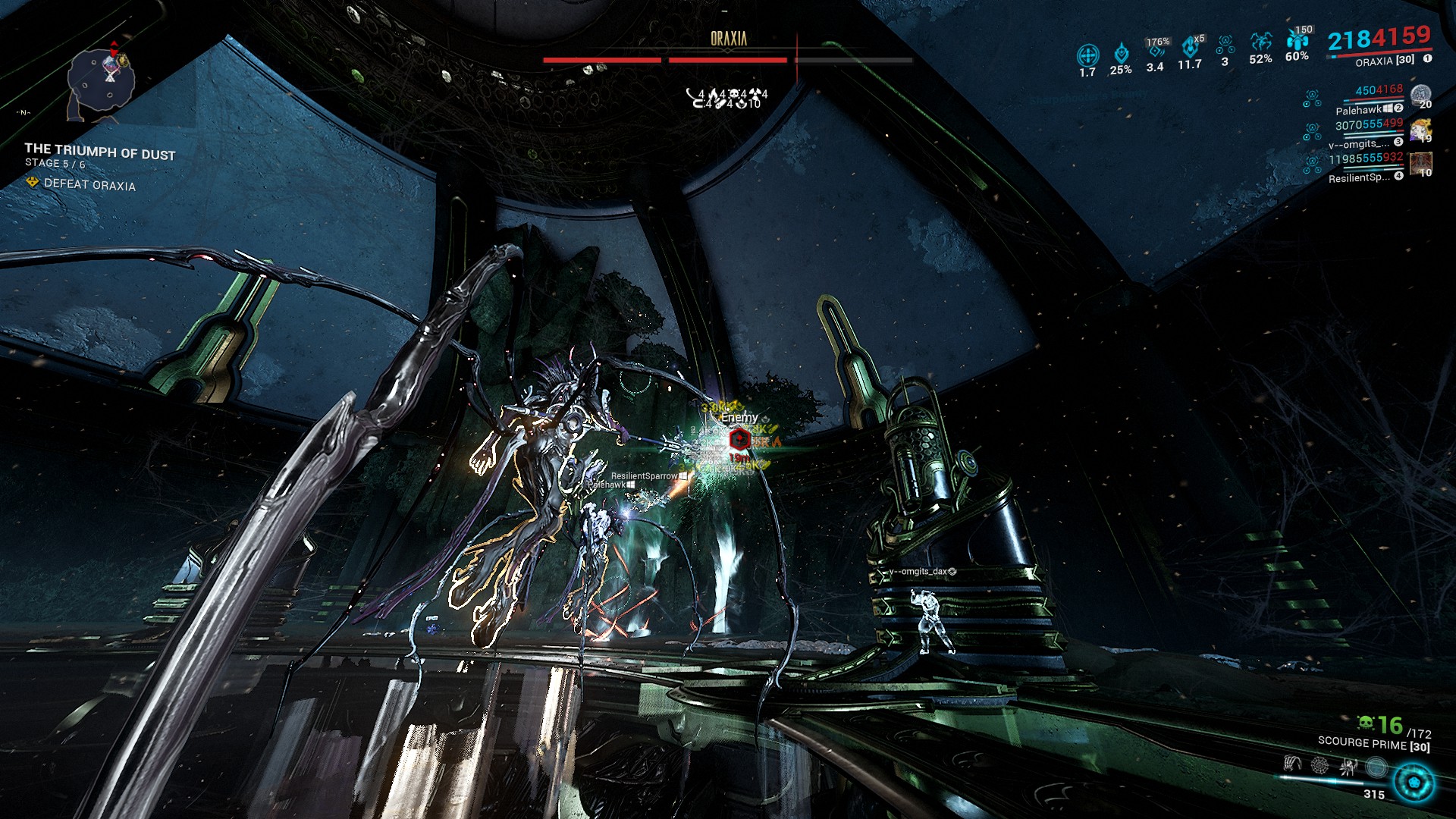Image resolution: width=1456 pixels, height=819 pixels.
Task: Click the circular minimap
Action: point(101,82)
